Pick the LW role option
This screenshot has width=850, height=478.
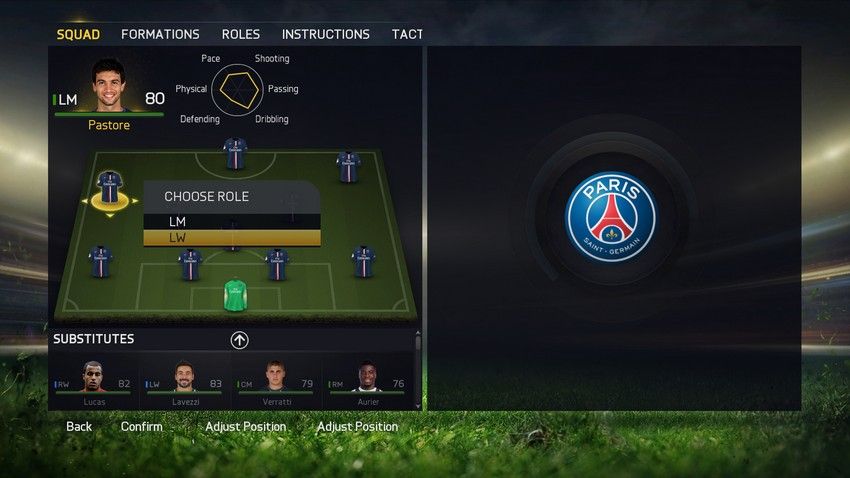(232, 238)
